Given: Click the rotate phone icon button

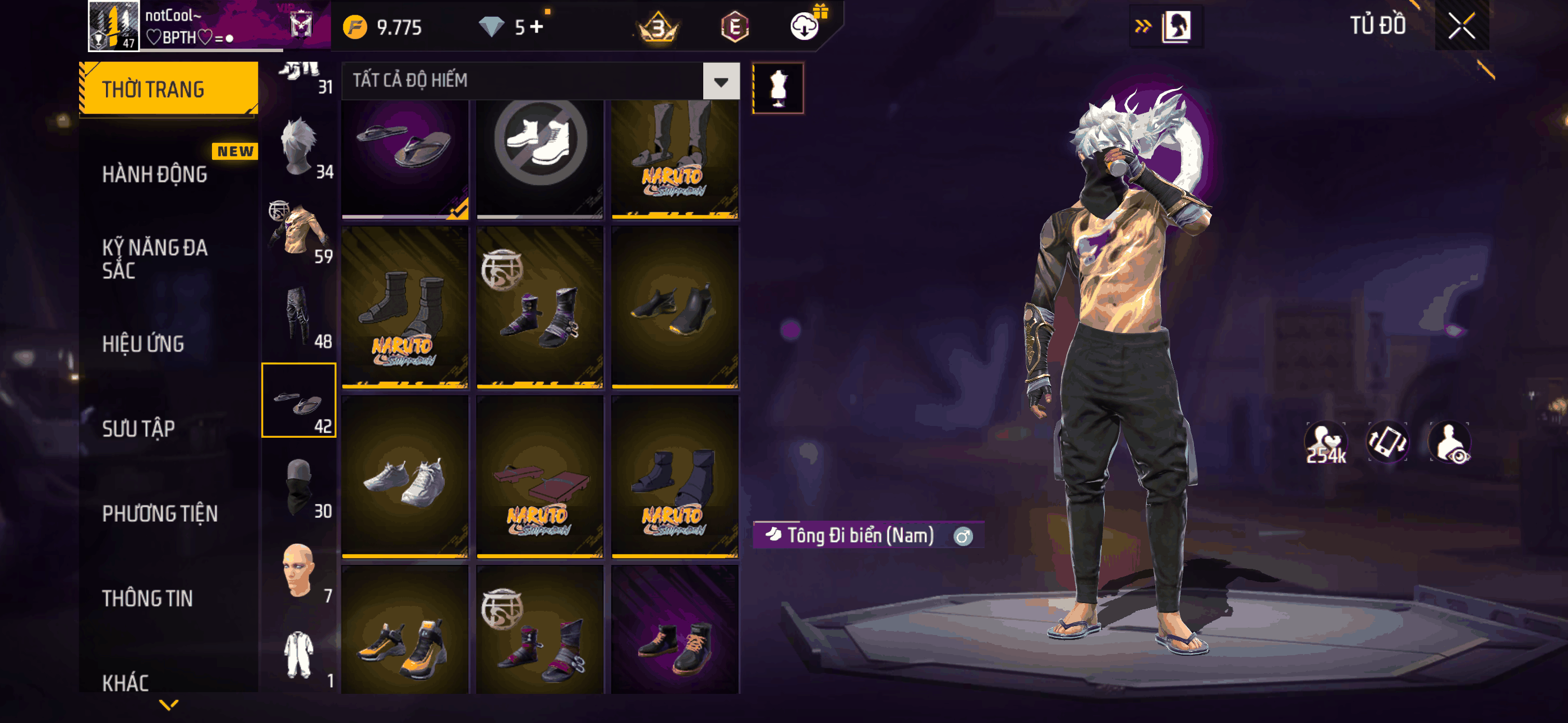Looking at the screenshot, I should coord(1387,442).
